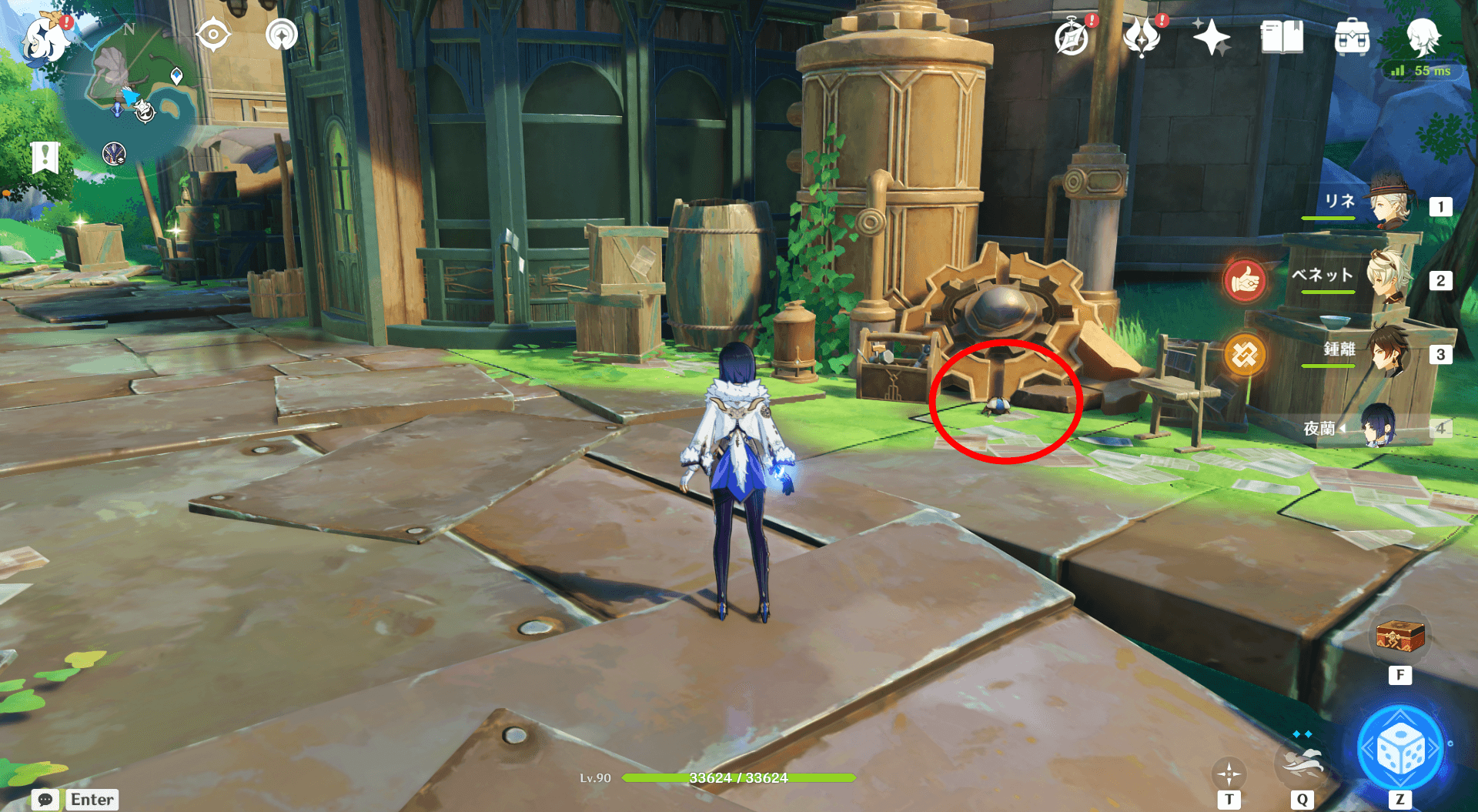
Task: Click the four-point sparkle skill icon
Action: (1229, 773)
